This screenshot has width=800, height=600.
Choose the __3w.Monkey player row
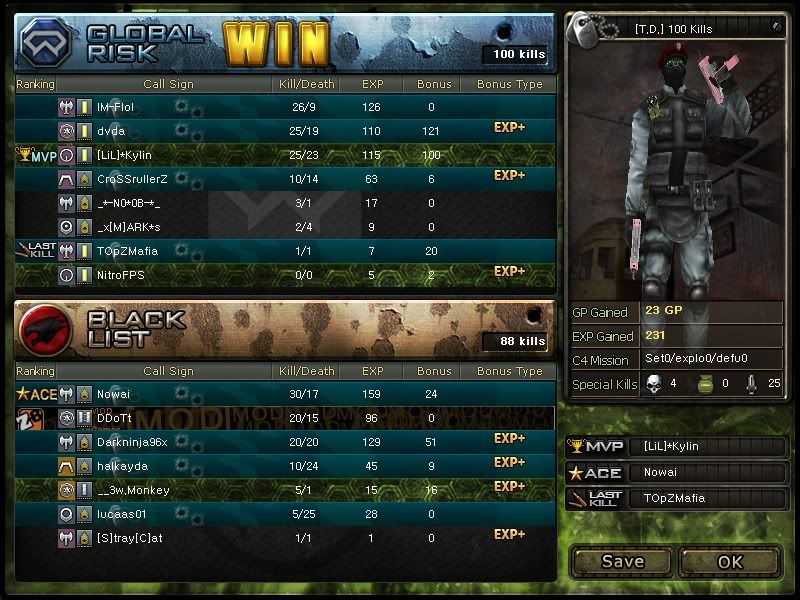coord(133,490)
